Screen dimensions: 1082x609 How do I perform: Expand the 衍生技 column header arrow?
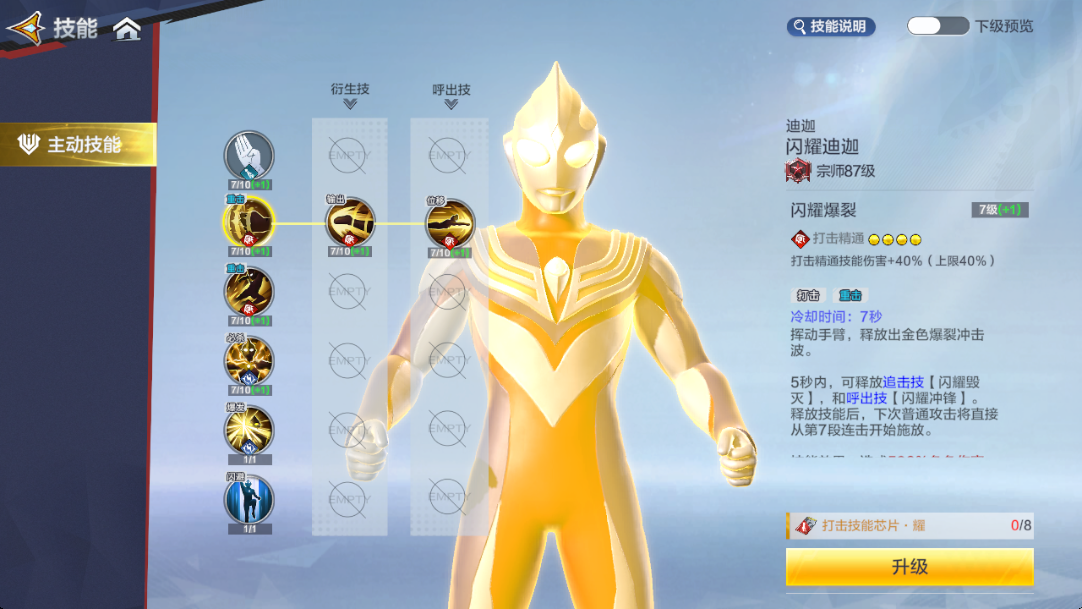tap(350, 103)
